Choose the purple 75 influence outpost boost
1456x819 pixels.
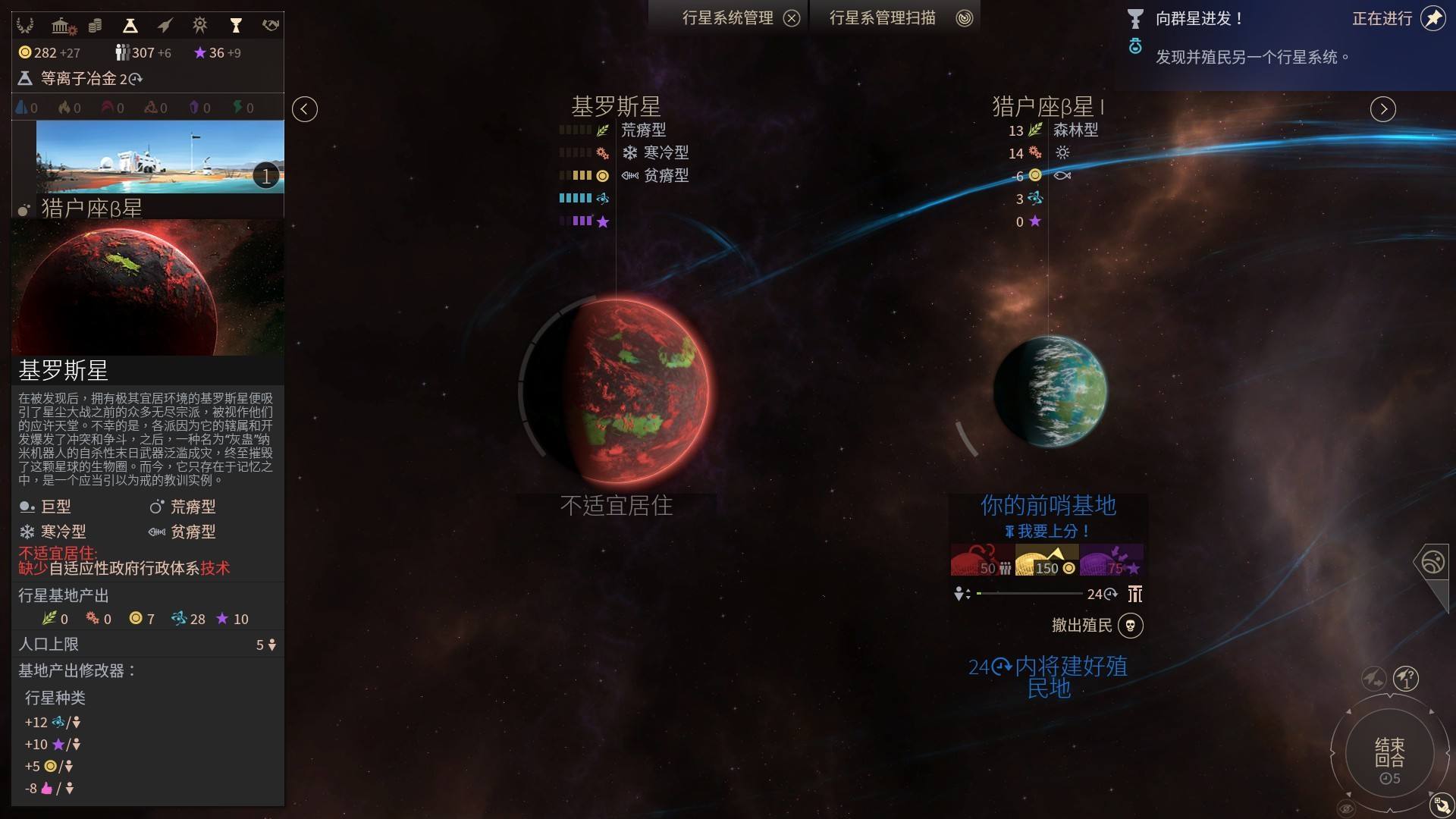pos(1112,560)
